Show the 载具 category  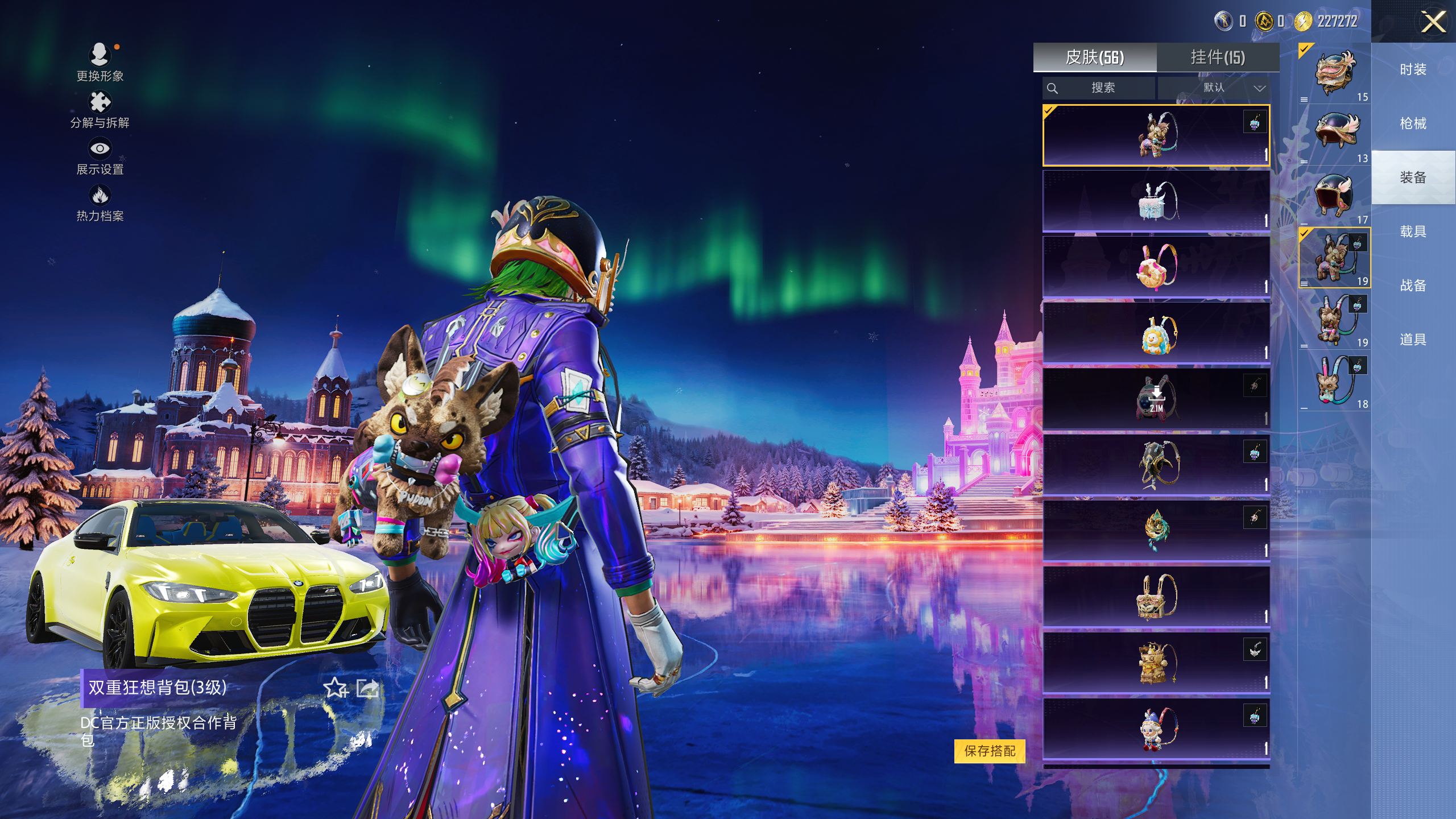(x=1413, y=231)
